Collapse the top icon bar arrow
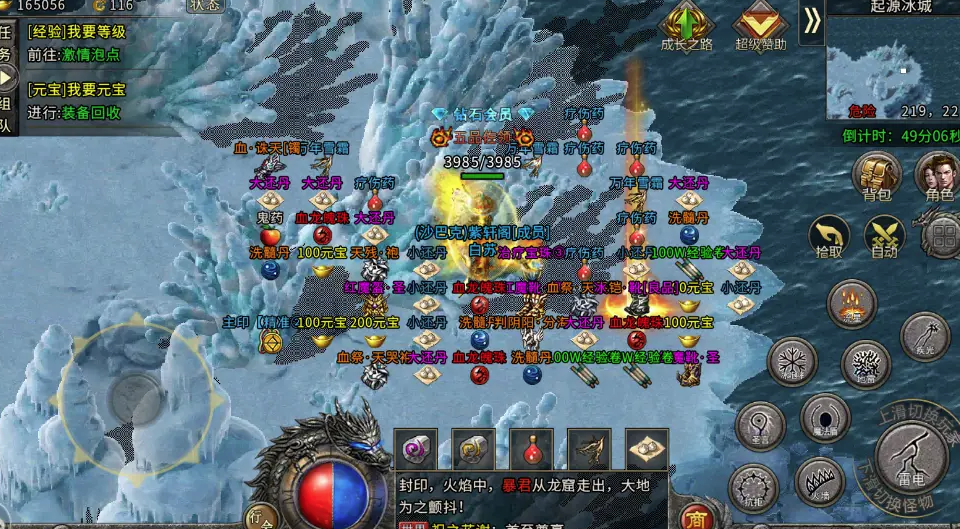This screenshot has height=529, width=960. point(811,22)
